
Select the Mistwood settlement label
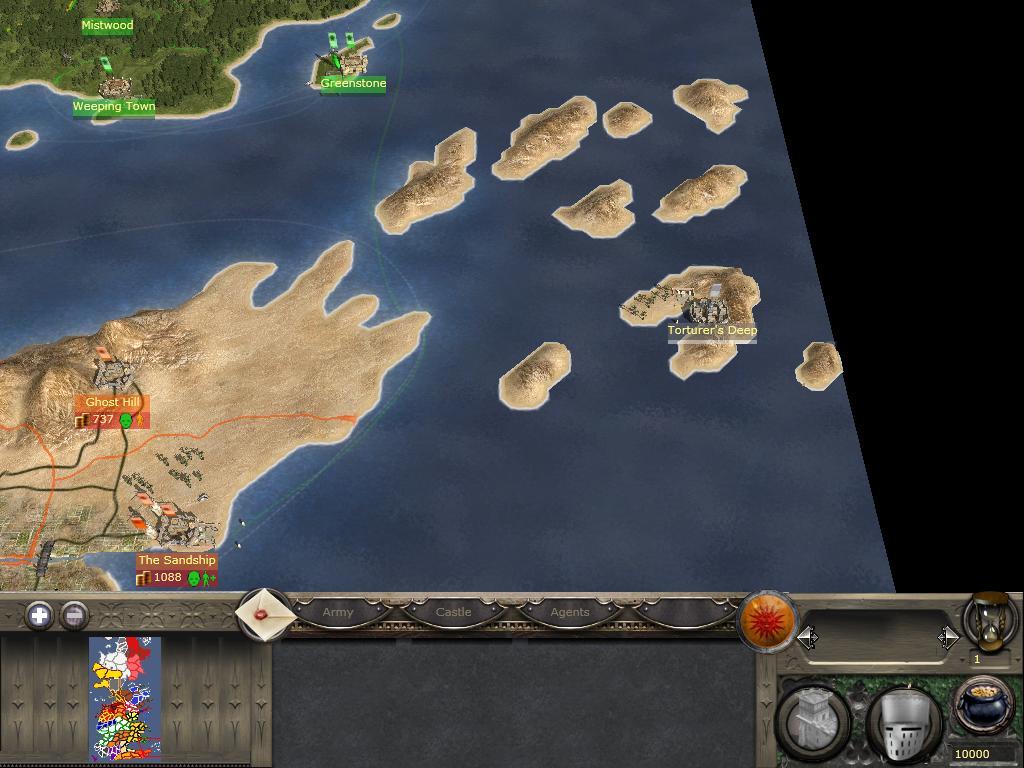point(107,26)
